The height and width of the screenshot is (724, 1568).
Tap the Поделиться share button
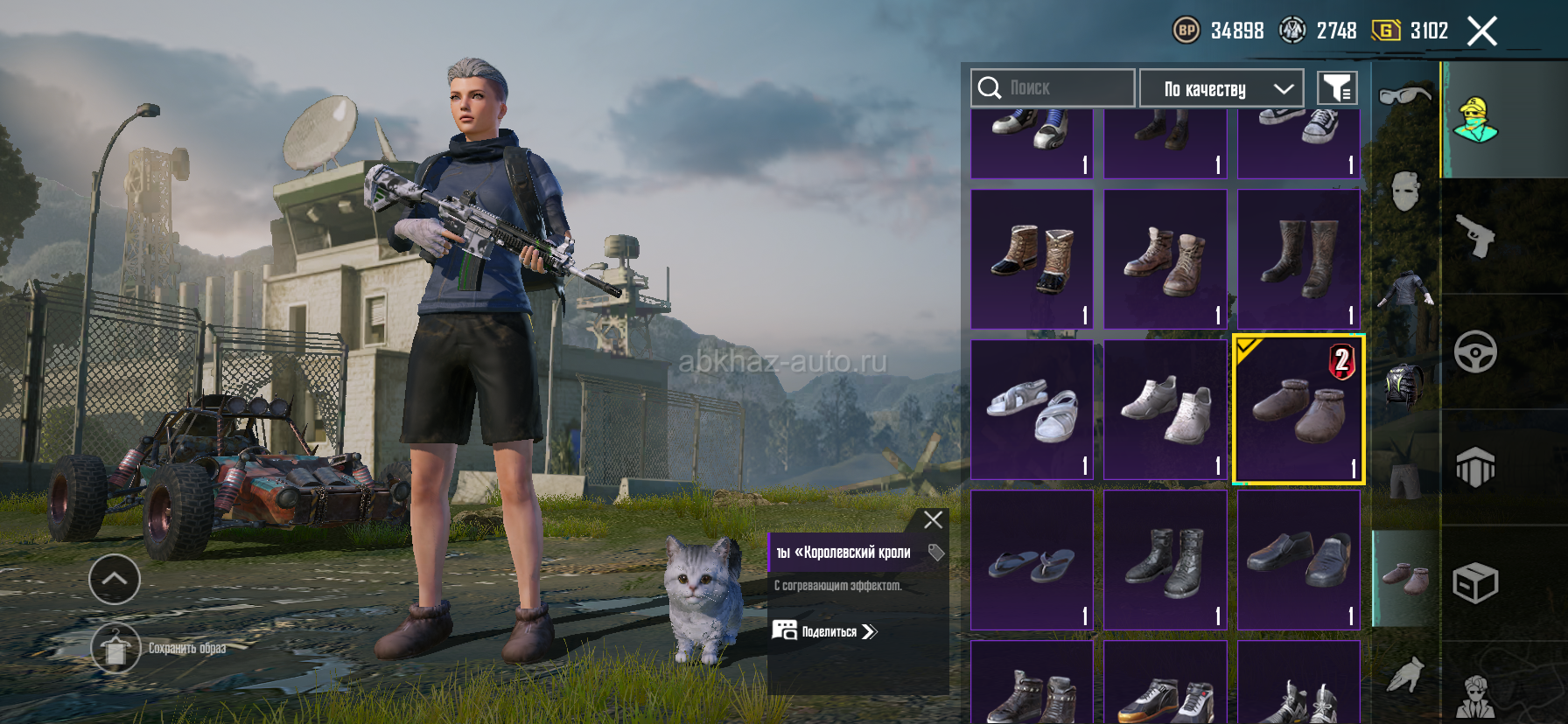point(824,631)
